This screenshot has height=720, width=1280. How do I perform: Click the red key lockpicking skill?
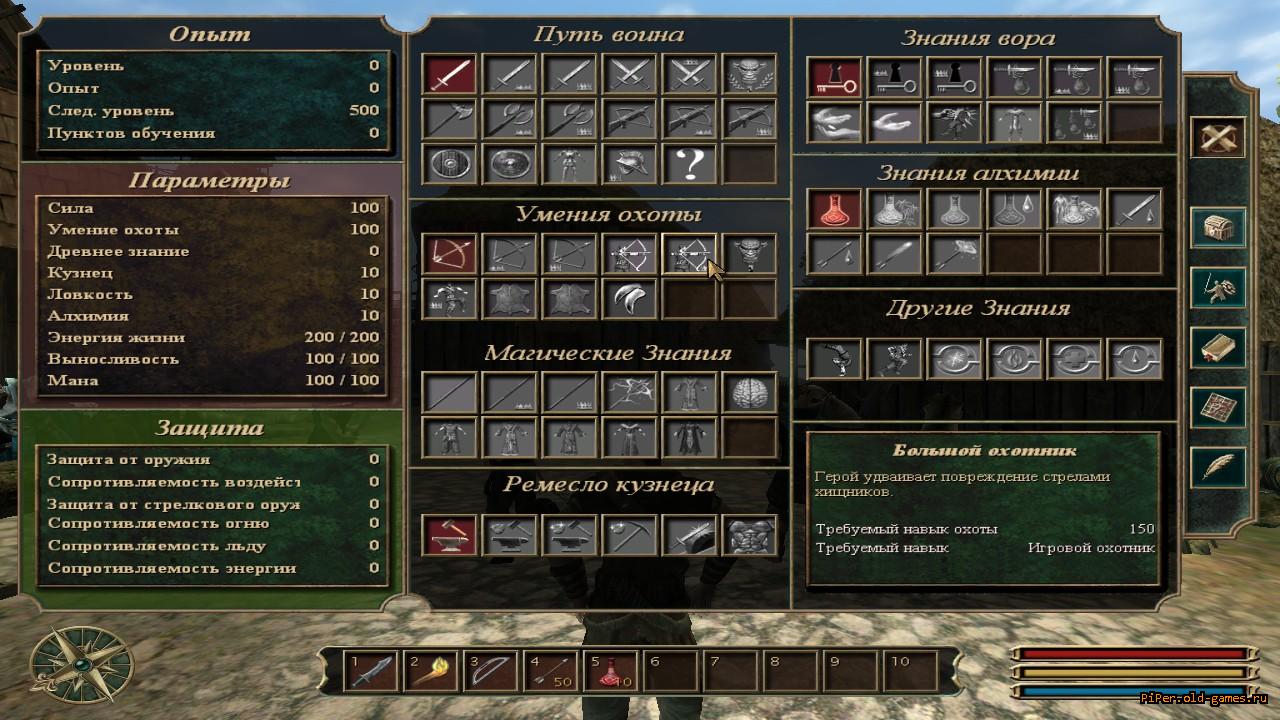[834, 77]
